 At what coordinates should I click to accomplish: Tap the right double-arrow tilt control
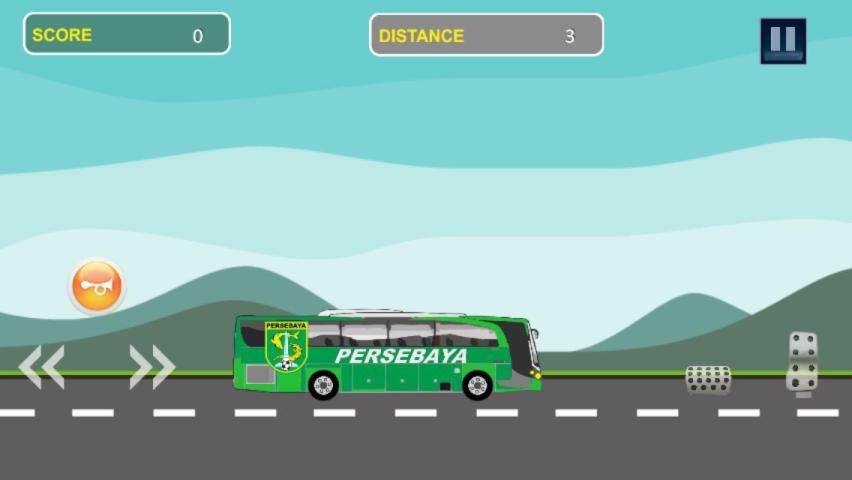152,367
